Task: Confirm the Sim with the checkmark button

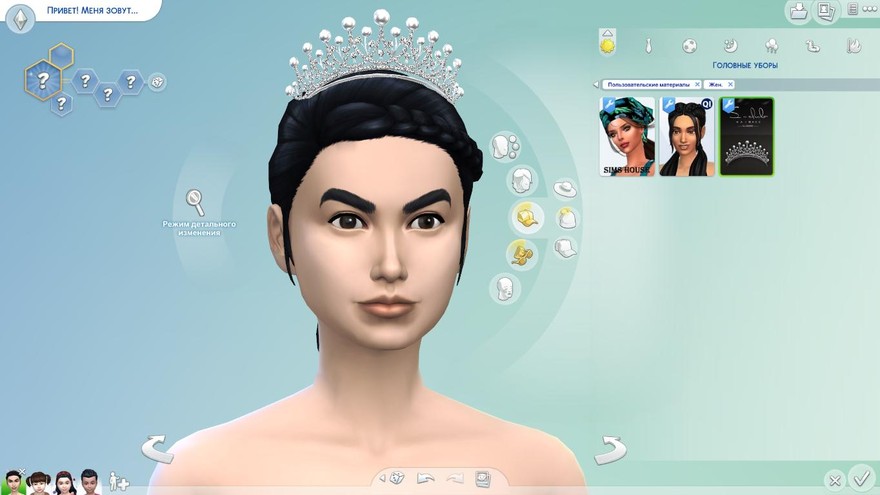Action: pos(860,477)
